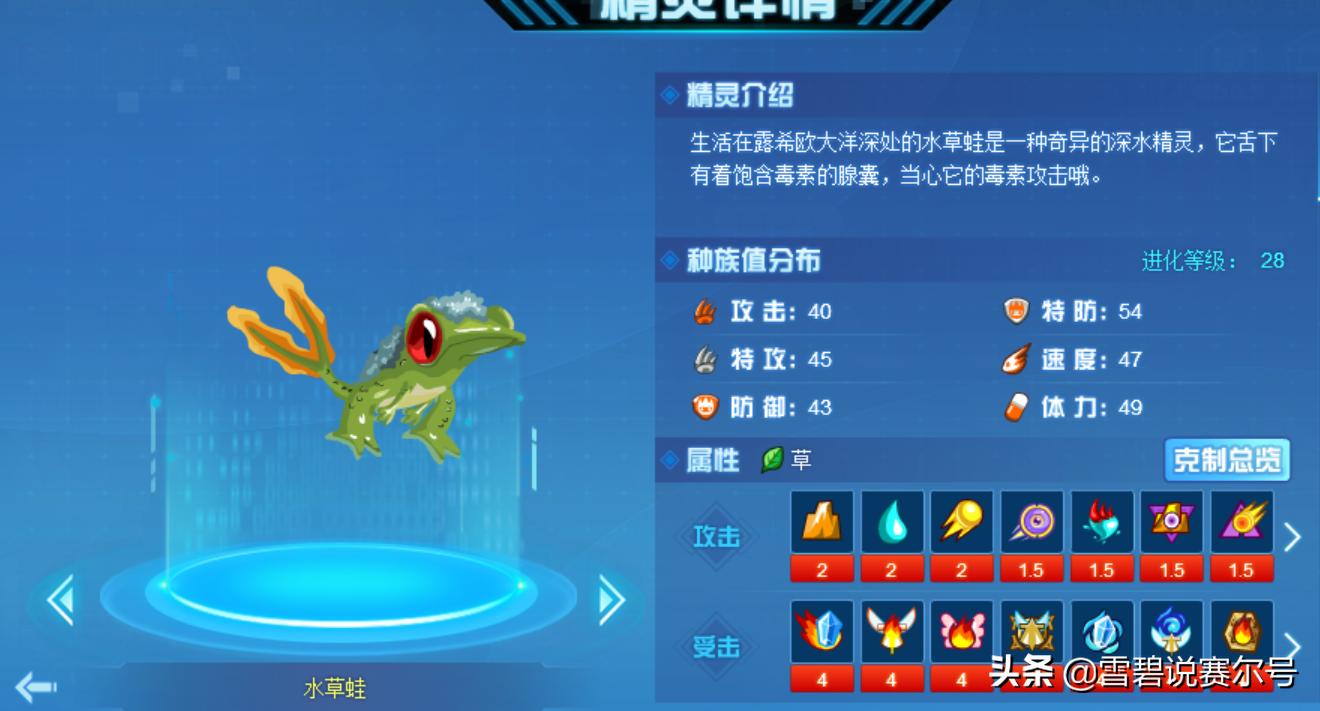Image resolution: width=1320 pixels, height=711 pixels.
Task: Select the purple eye orb type icon
Action: 1032,522
